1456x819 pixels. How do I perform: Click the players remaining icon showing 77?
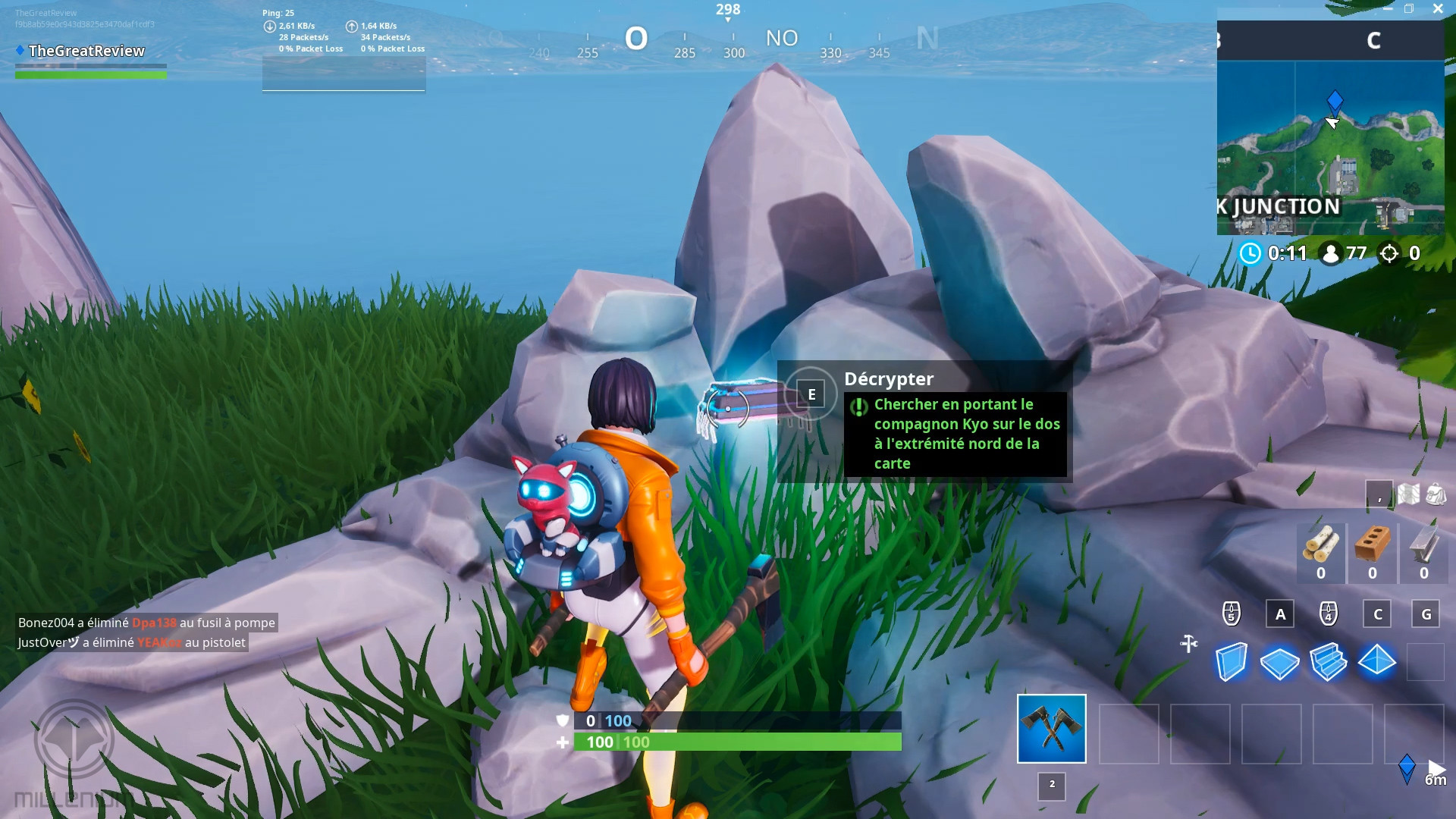(1330, 253)
